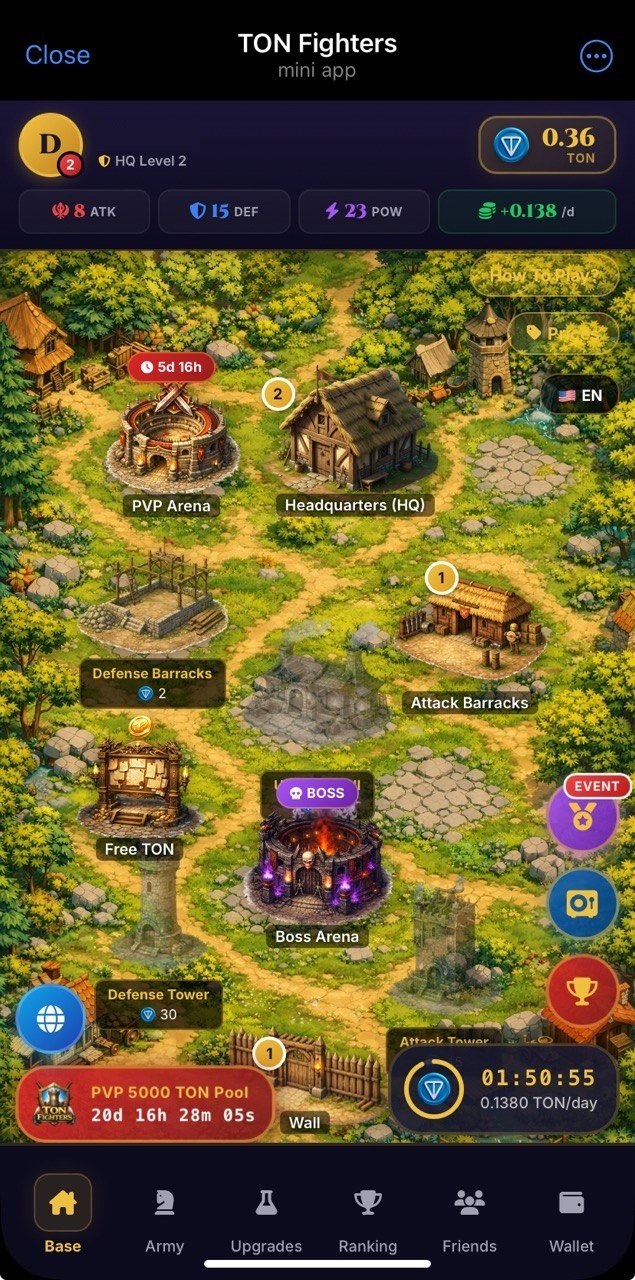
Task: Close the TON Fighters mini app
Action: [57, 55]
